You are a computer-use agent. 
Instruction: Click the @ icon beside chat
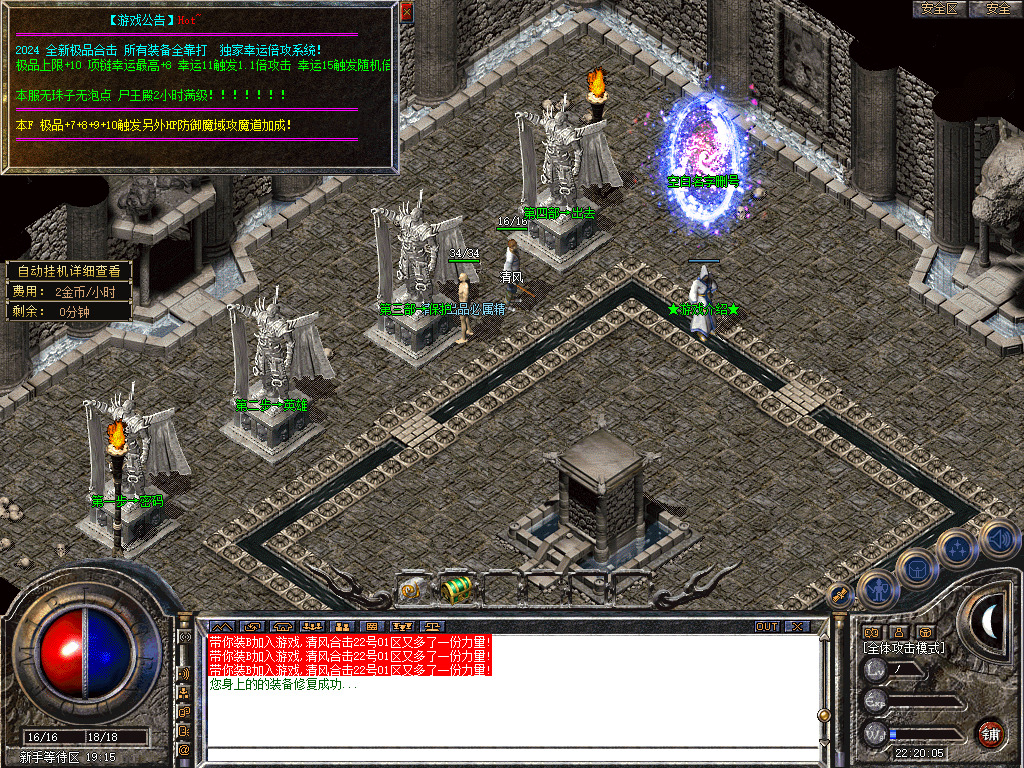pos(184,749)
